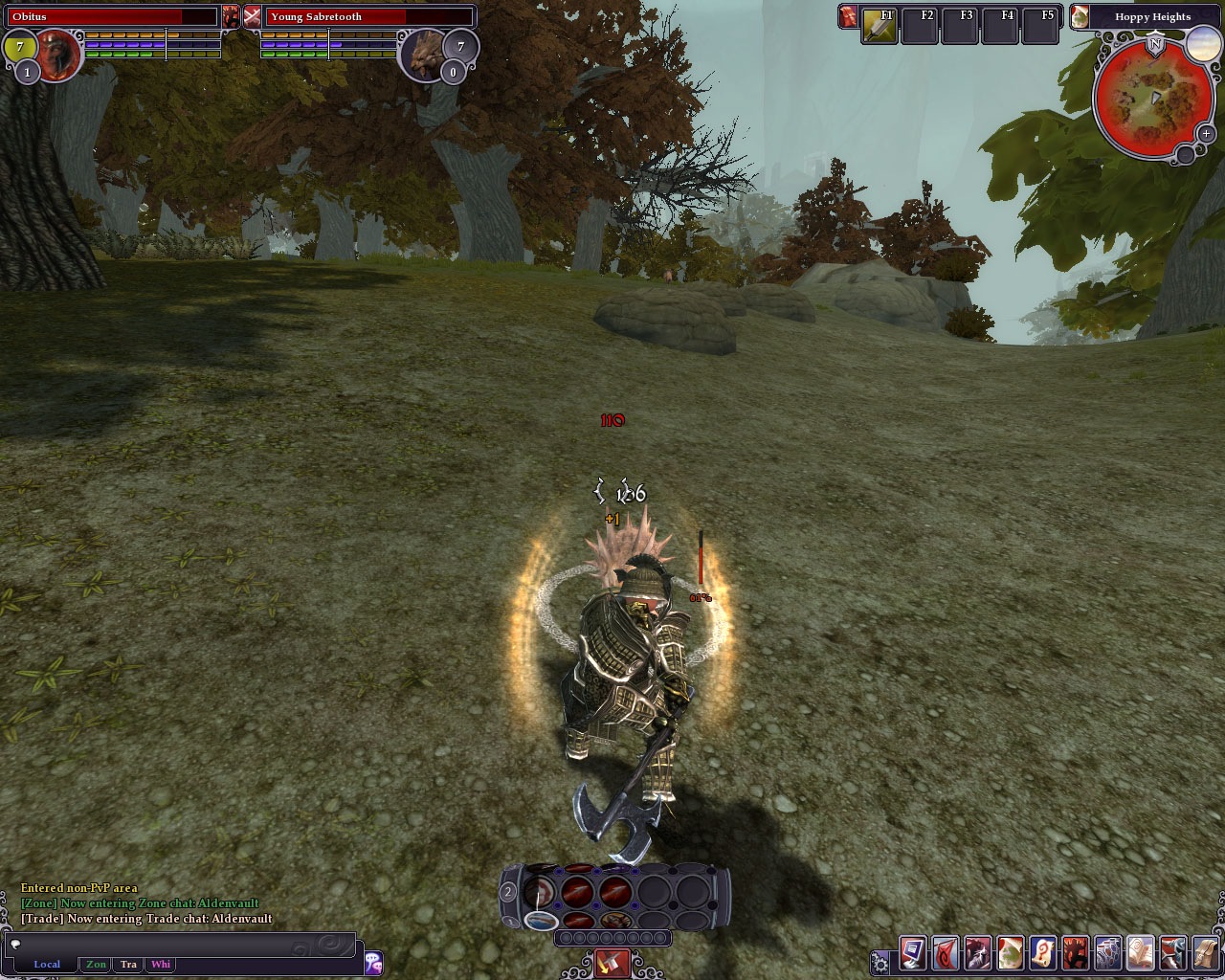Image resolution: width=1225 pixels, height=980 pixels.
Task: Switch to the Local chat tab
Action: (x=47, y=965)
